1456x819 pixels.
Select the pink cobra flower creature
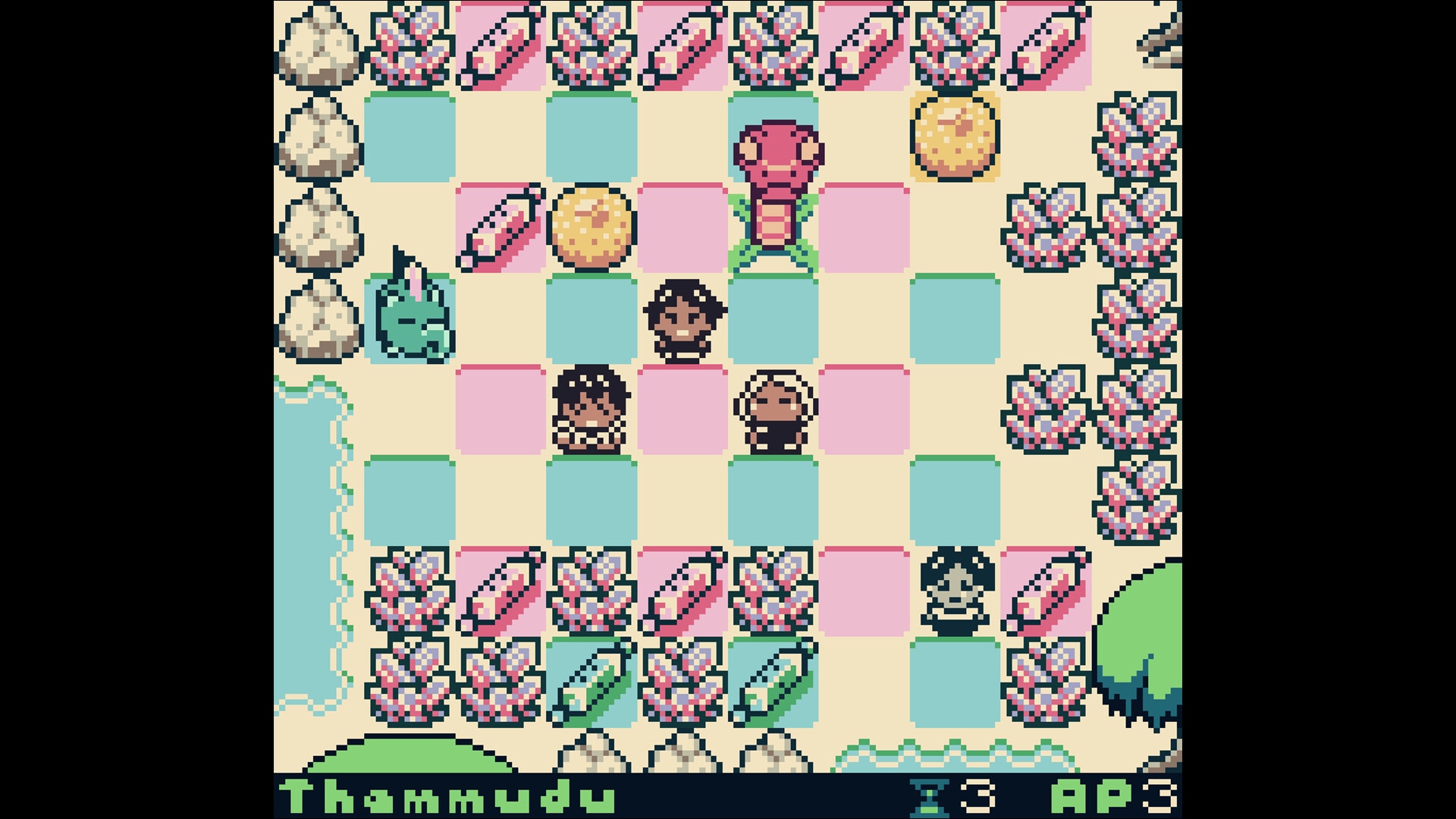pyautogui.click(x=777, y=190)
